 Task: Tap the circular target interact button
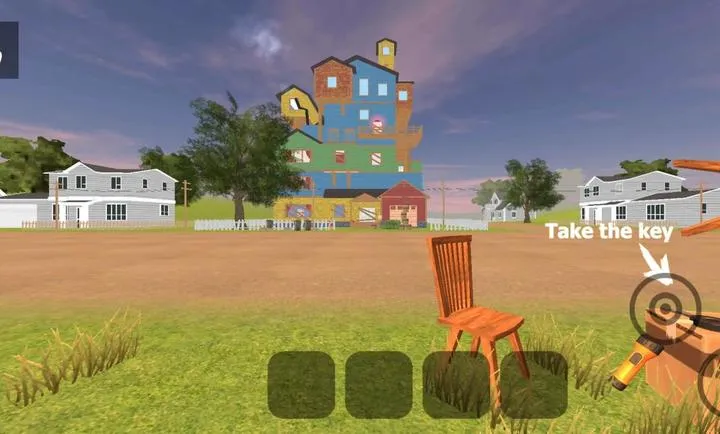click(x=665, y=308)
